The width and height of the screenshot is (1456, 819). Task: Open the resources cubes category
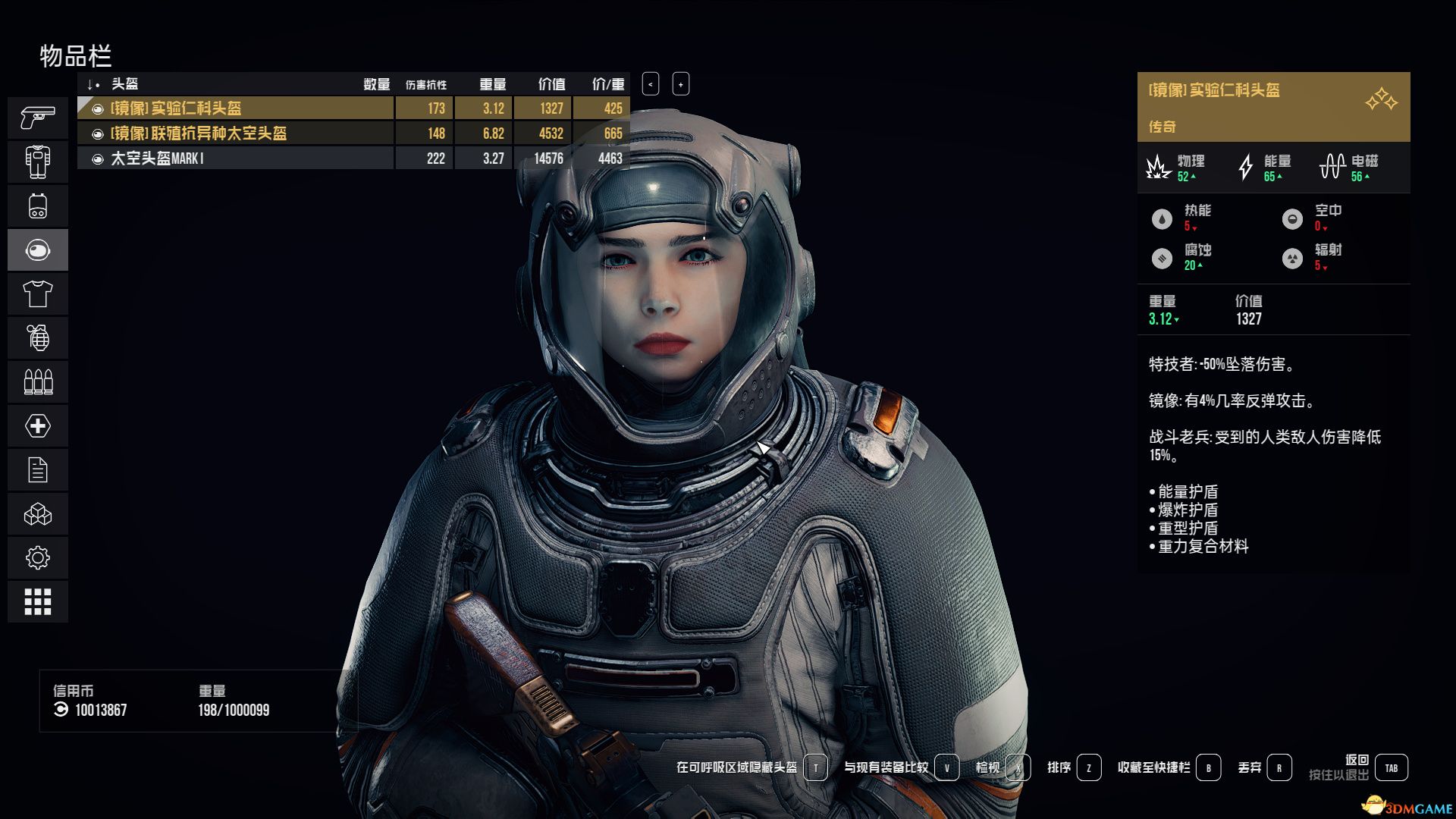tap(38, 514)
